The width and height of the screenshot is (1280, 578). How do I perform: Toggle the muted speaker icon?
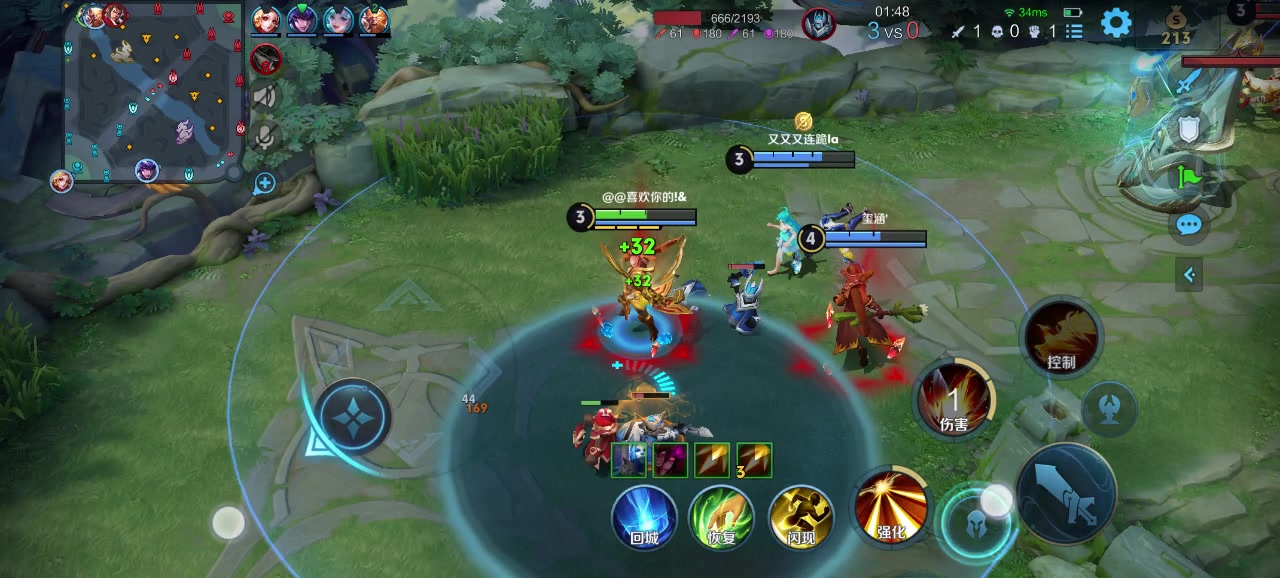(x=265, y=97)
